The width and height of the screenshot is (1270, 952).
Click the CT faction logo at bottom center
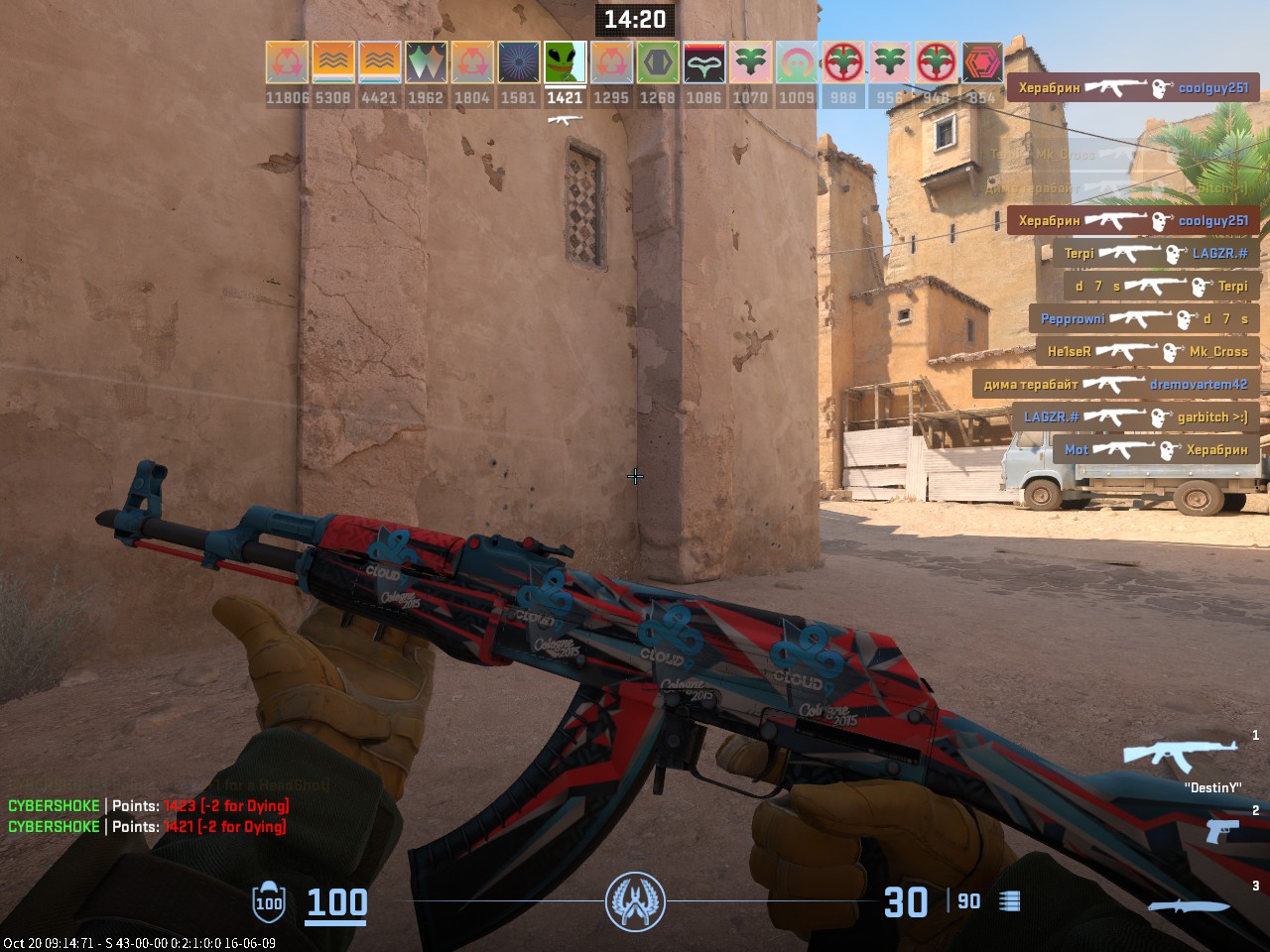[x=636, y=900]
